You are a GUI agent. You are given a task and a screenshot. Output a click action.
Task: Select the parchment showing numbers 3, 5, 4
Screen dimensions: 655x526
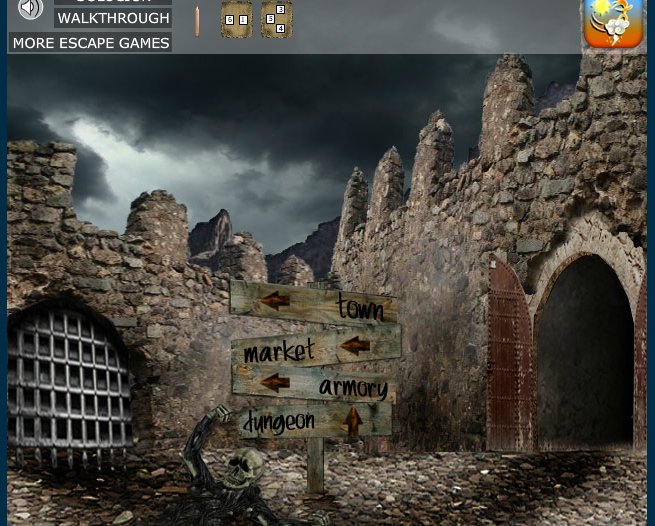coord(277,20)
